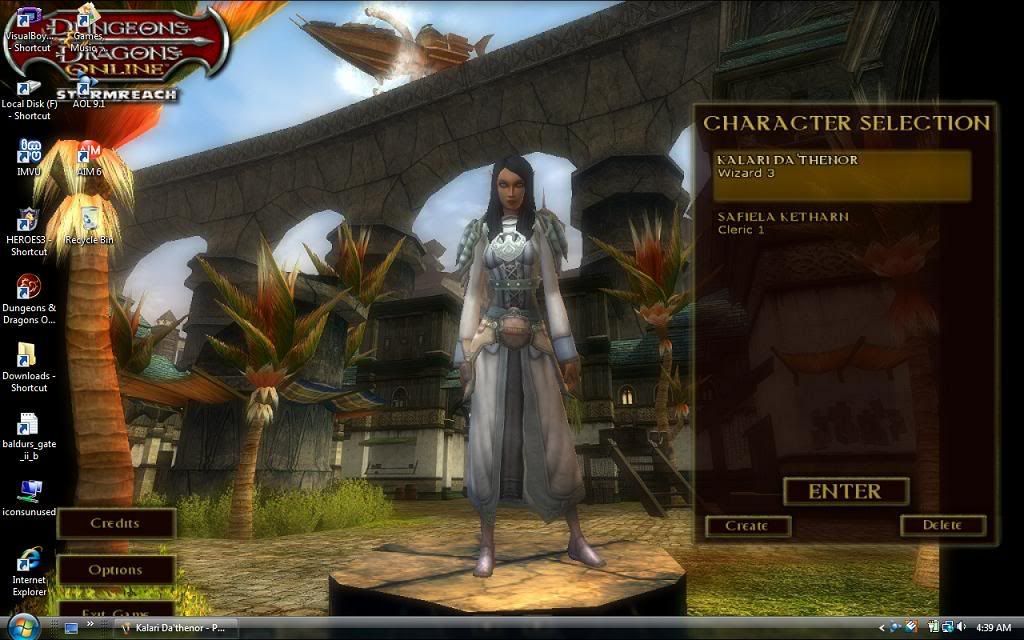Create a new character

(747, 526)
